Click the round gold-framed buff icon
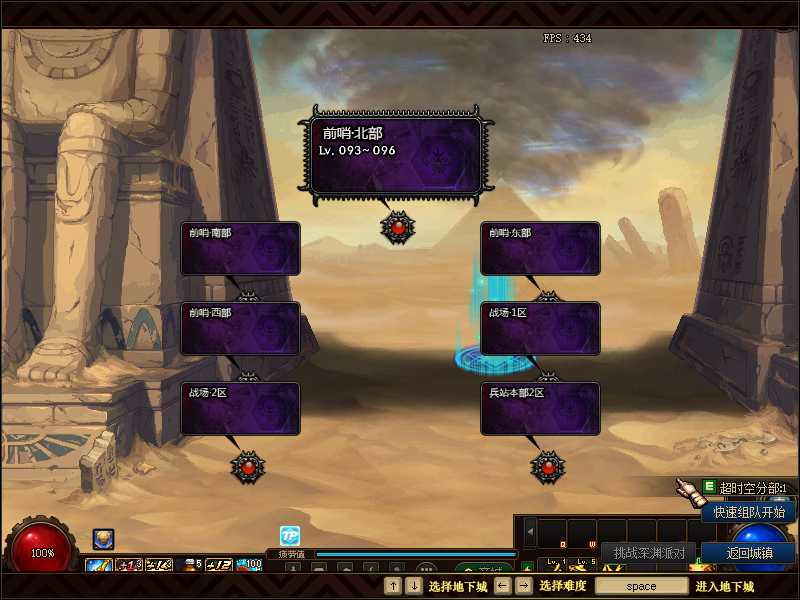The image size is (800, 600). 103,539
